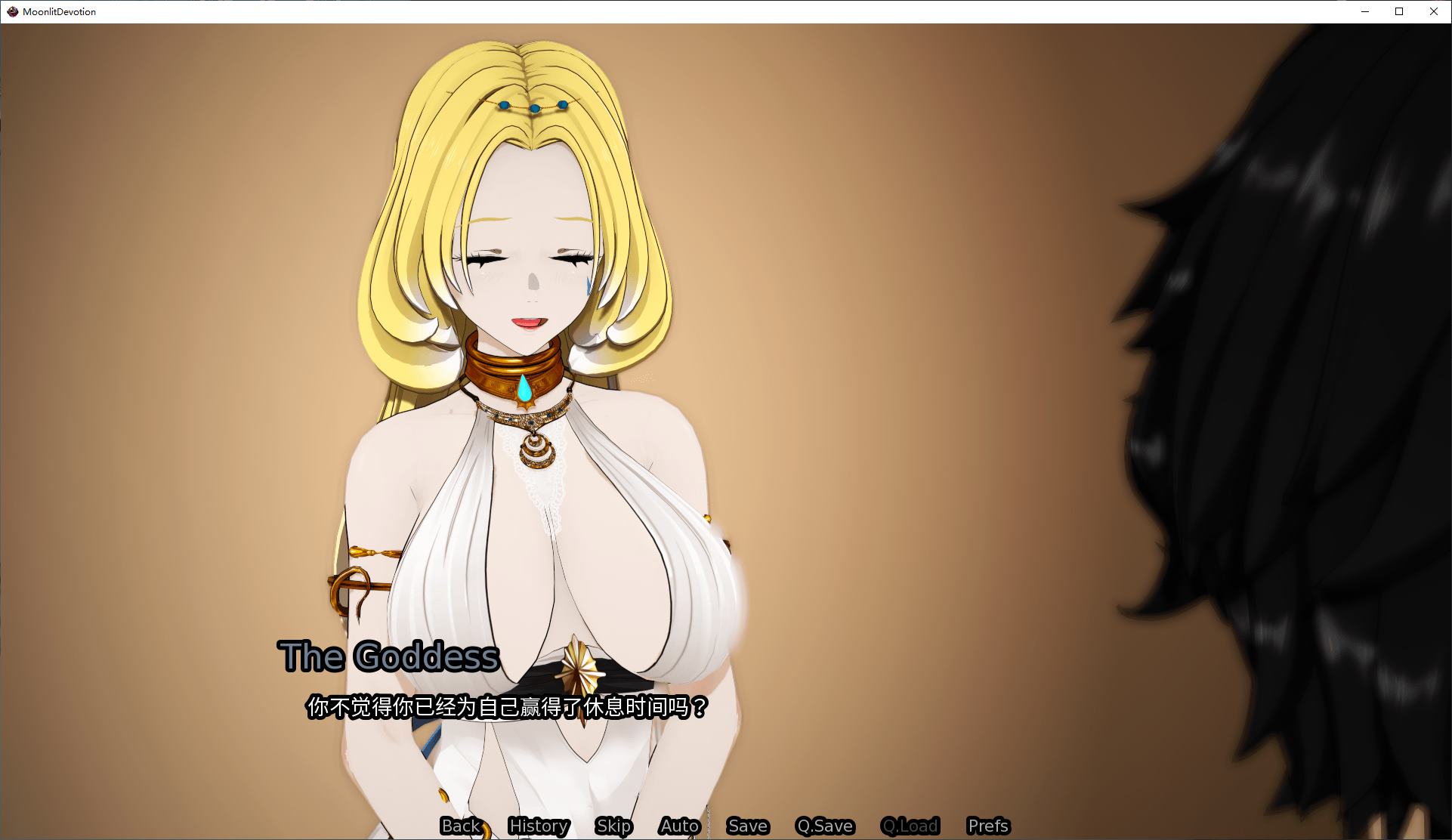1452x840 pixels.
Task: Click History to review past conversations
Action: pos(539,826)
